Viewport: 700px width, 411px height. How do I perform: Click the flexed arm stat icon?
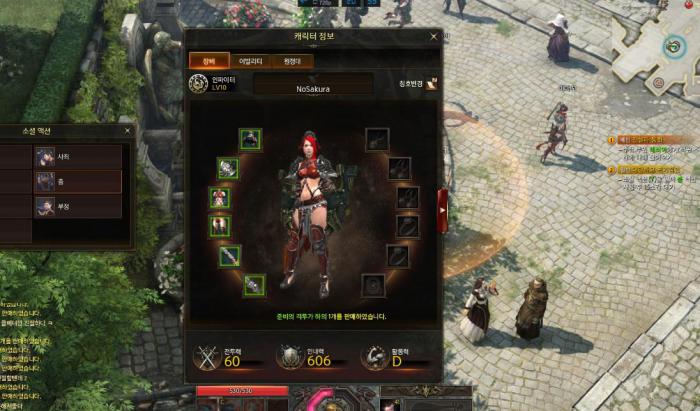[373, 355]
